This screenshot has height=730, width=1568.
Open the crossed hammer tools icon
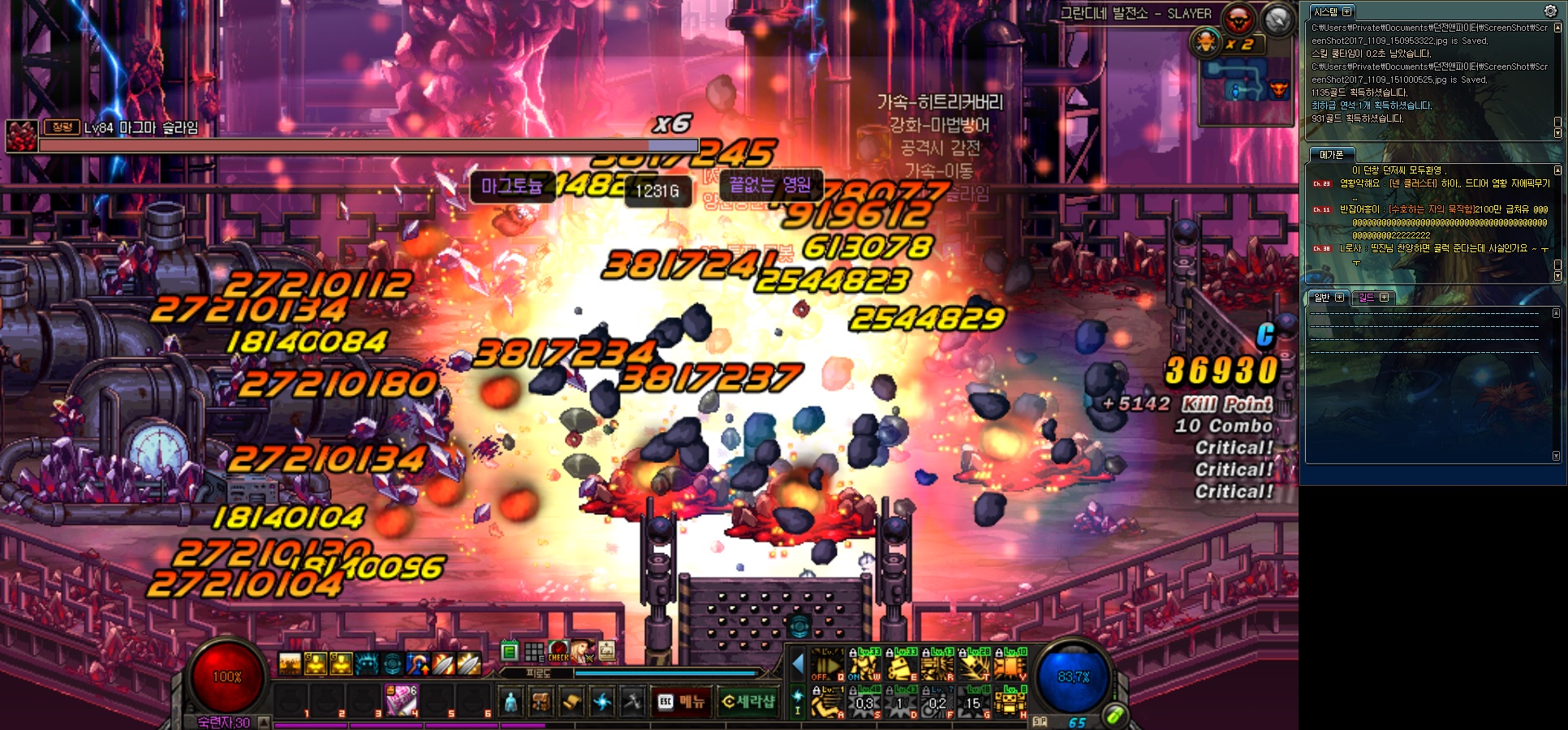click(x=632, y=702)
